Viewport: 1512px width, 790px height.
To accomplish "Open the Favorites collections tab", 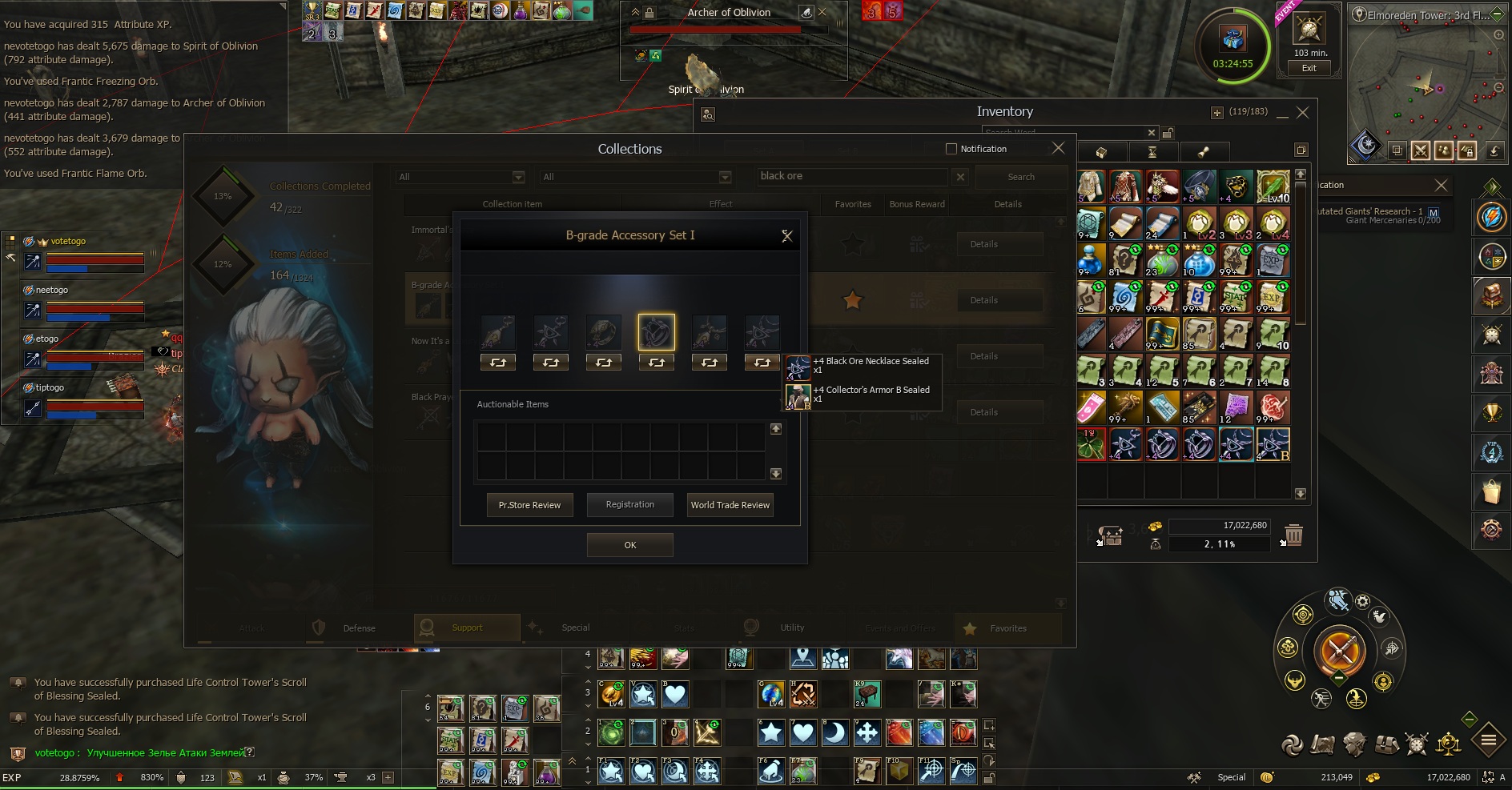I will pyautogui.click(x=1007, y=628).
